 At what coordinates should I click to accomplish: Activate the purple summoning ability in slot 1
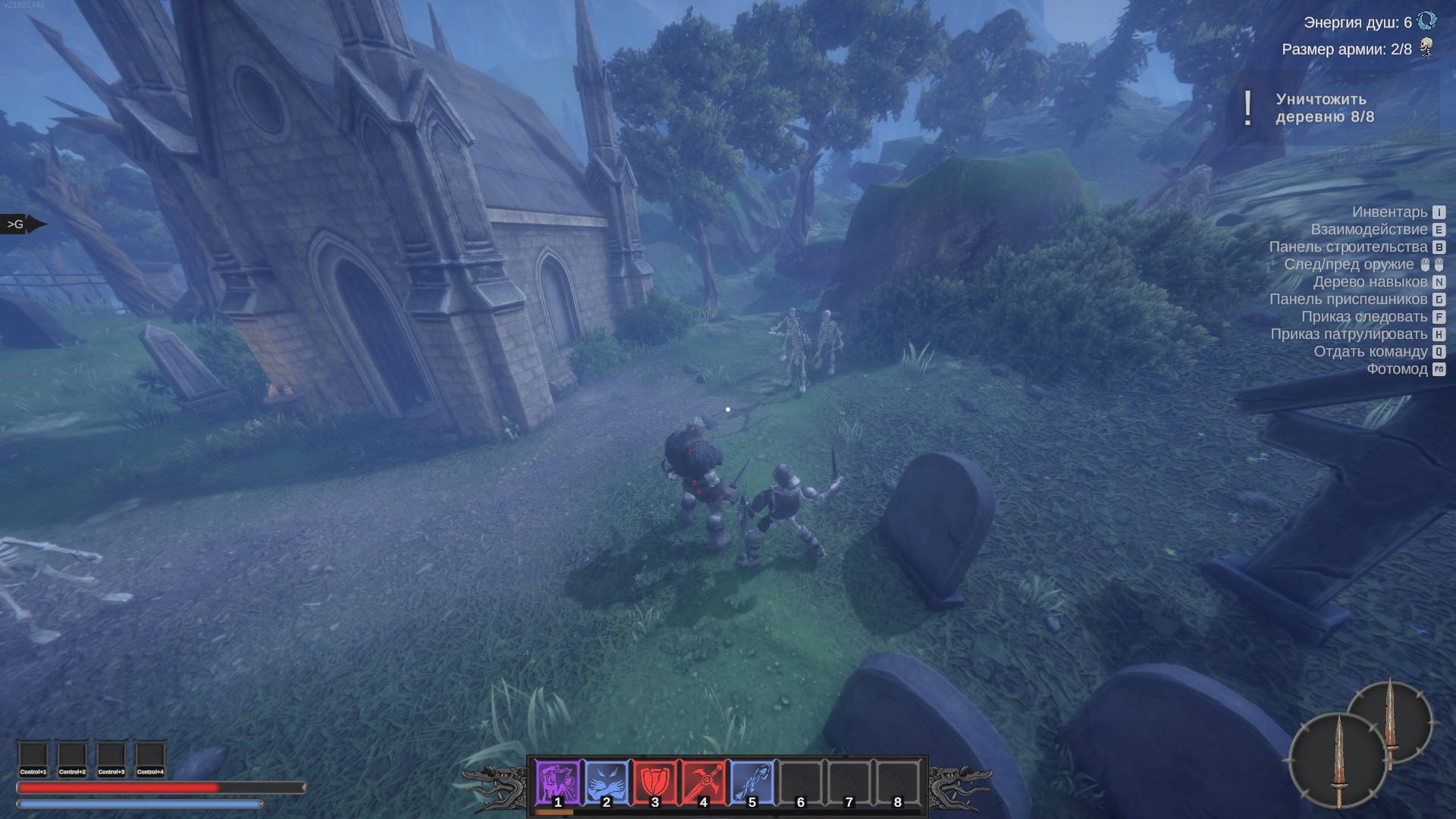558,783
